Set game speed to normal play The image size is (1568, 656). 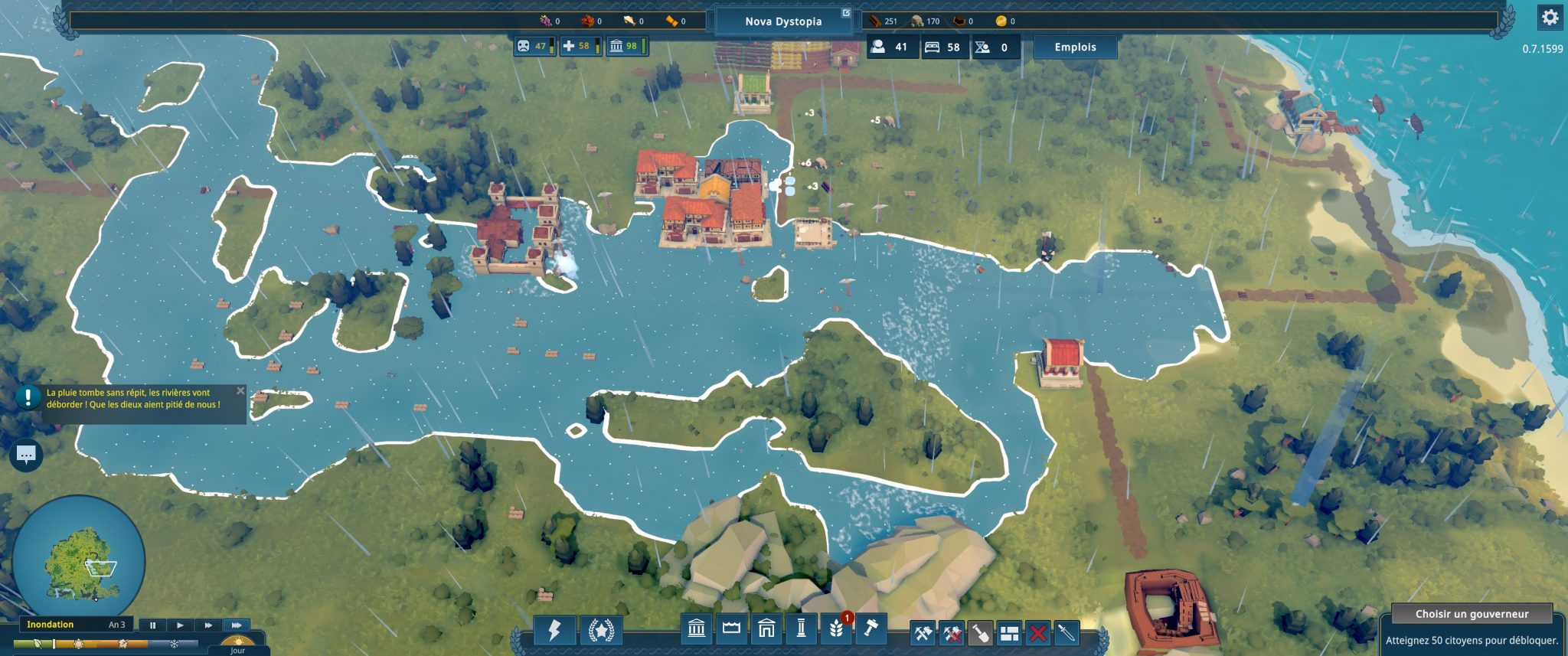click(180, 625)
